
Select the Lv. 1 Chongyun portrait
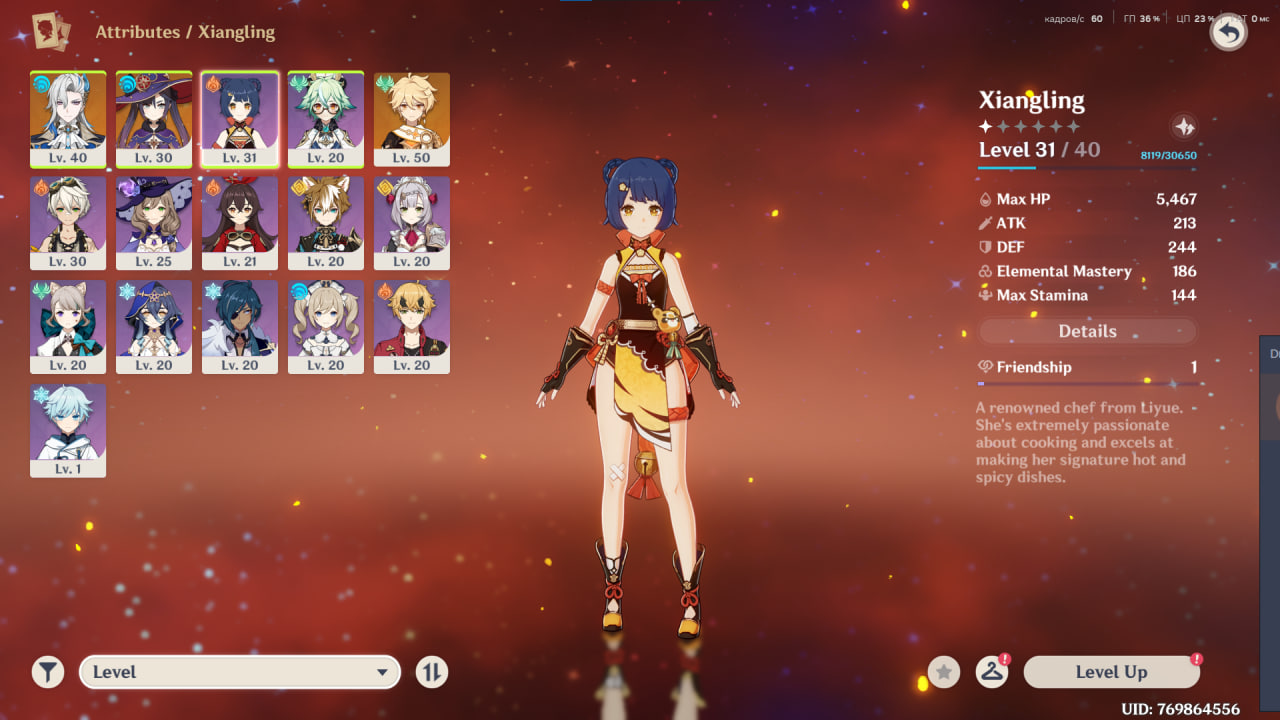pos(68,431)
